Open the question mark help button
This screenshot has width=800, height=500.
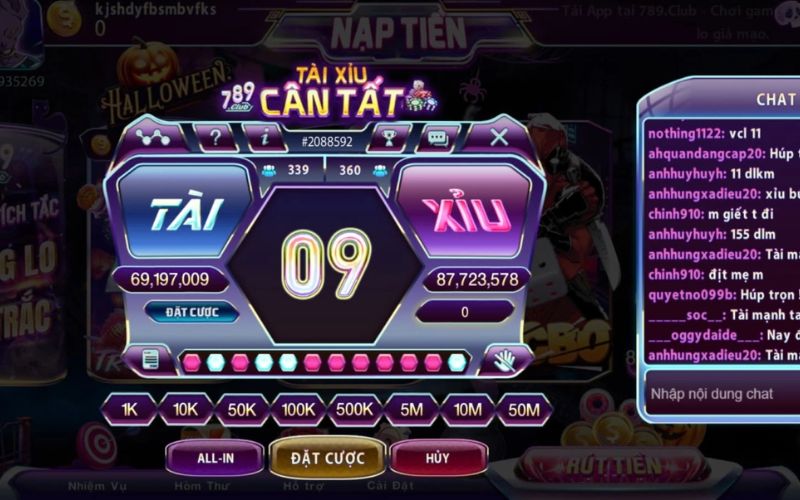215,137
